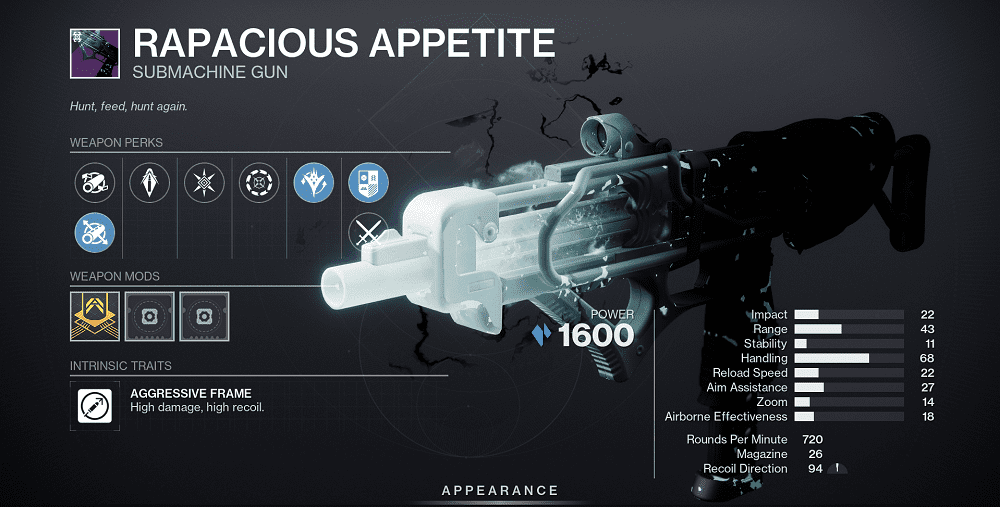
Task: Open the gold chevron weapon mod slot
Action: click(95, 315)
